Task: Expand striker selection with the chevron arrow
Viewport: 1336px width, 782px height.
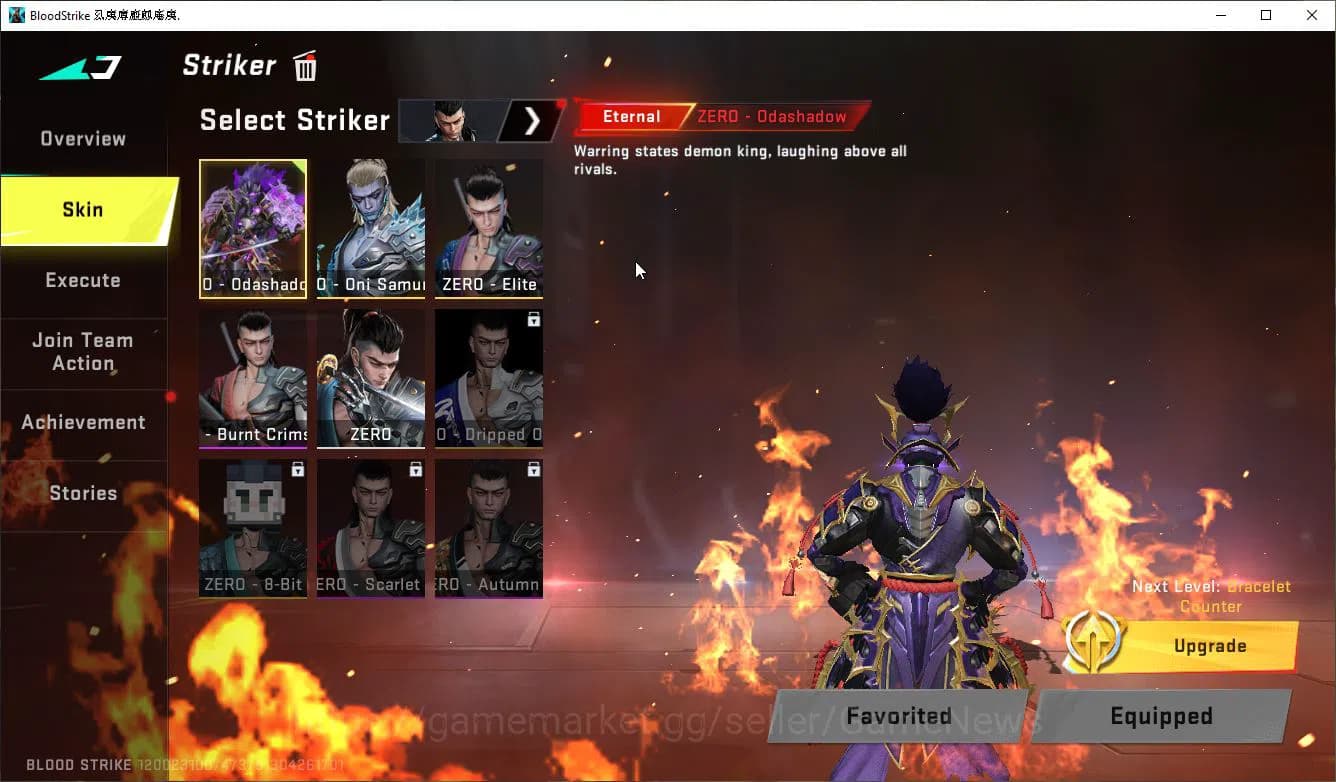Action: point(534,120)
